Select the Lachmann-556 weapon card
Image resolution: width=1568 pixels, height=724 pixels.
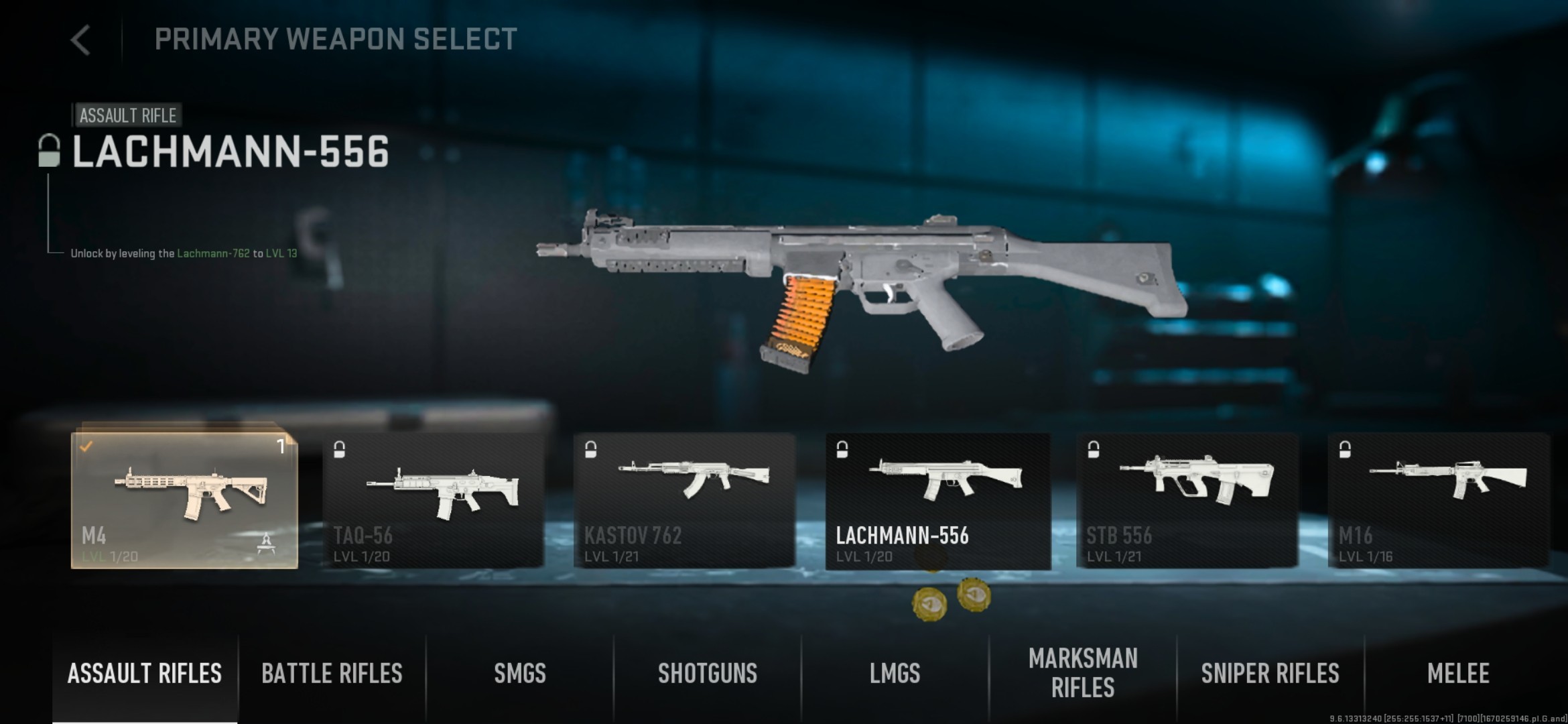[937, 500]
